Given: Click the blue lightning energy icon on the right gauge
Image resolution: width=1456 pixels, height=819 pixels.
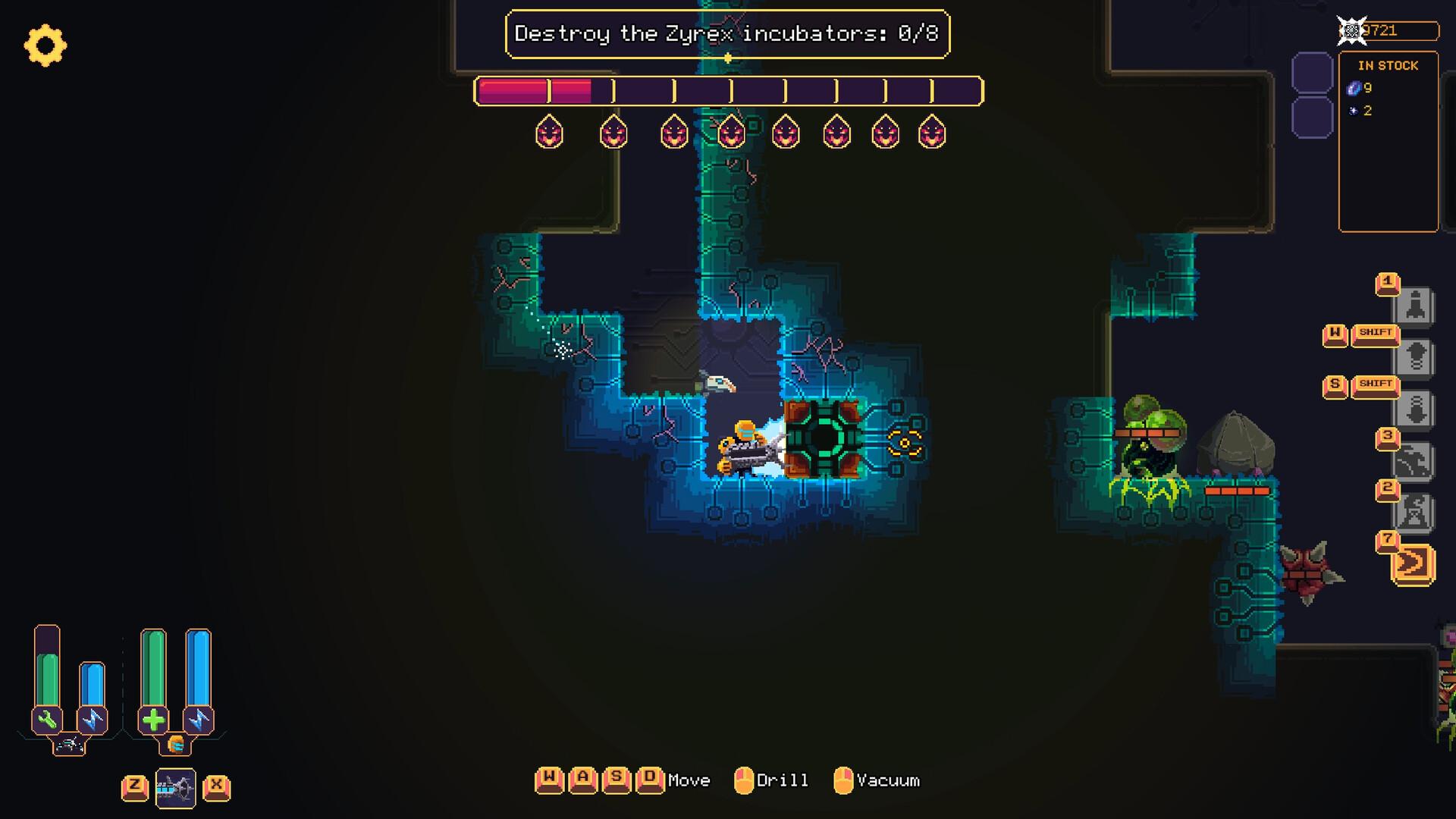Looking at the screenshot, I should [199, 718].
